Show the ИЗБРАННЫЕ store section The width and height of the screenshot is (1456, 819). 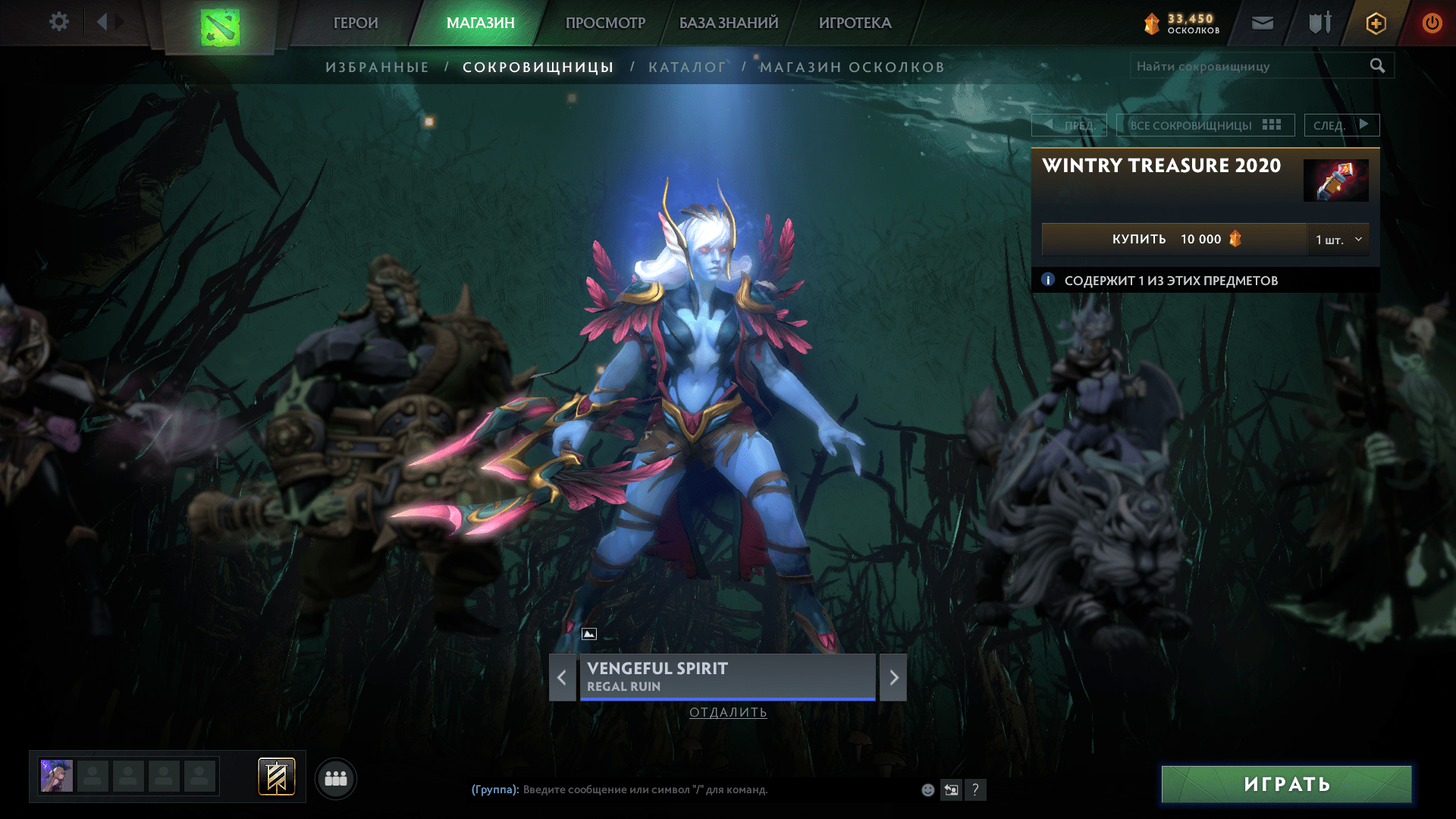click(x=377, y=67)
